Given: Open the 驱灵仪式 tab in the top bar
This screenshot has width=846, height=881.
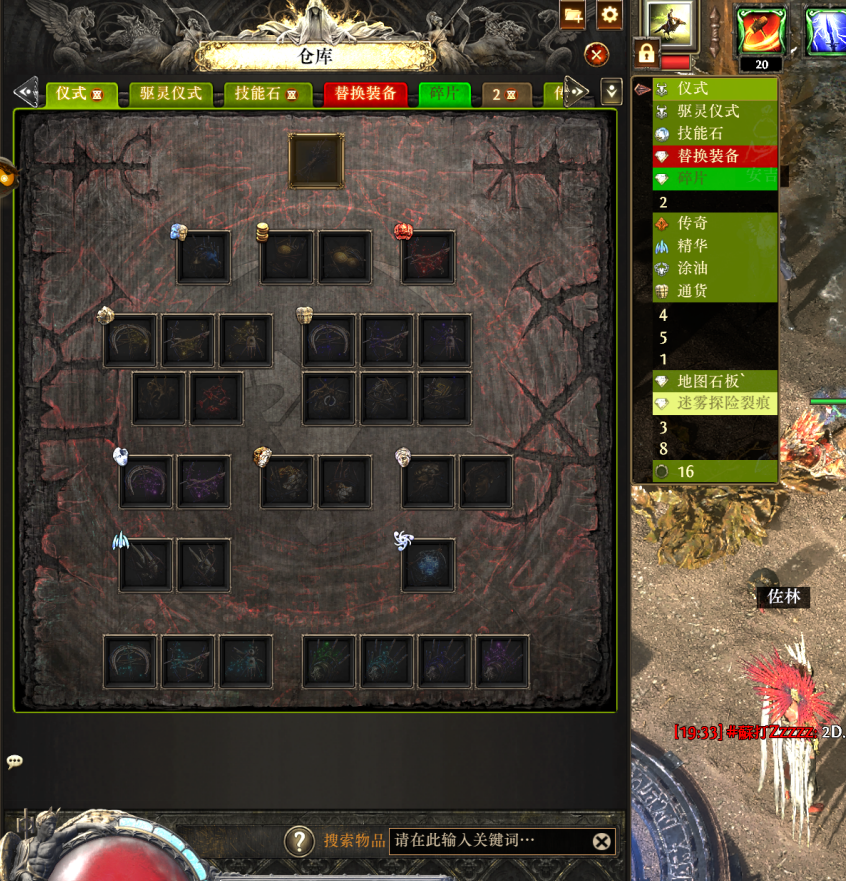Looking at the screenshot, I should pos(170,94).
